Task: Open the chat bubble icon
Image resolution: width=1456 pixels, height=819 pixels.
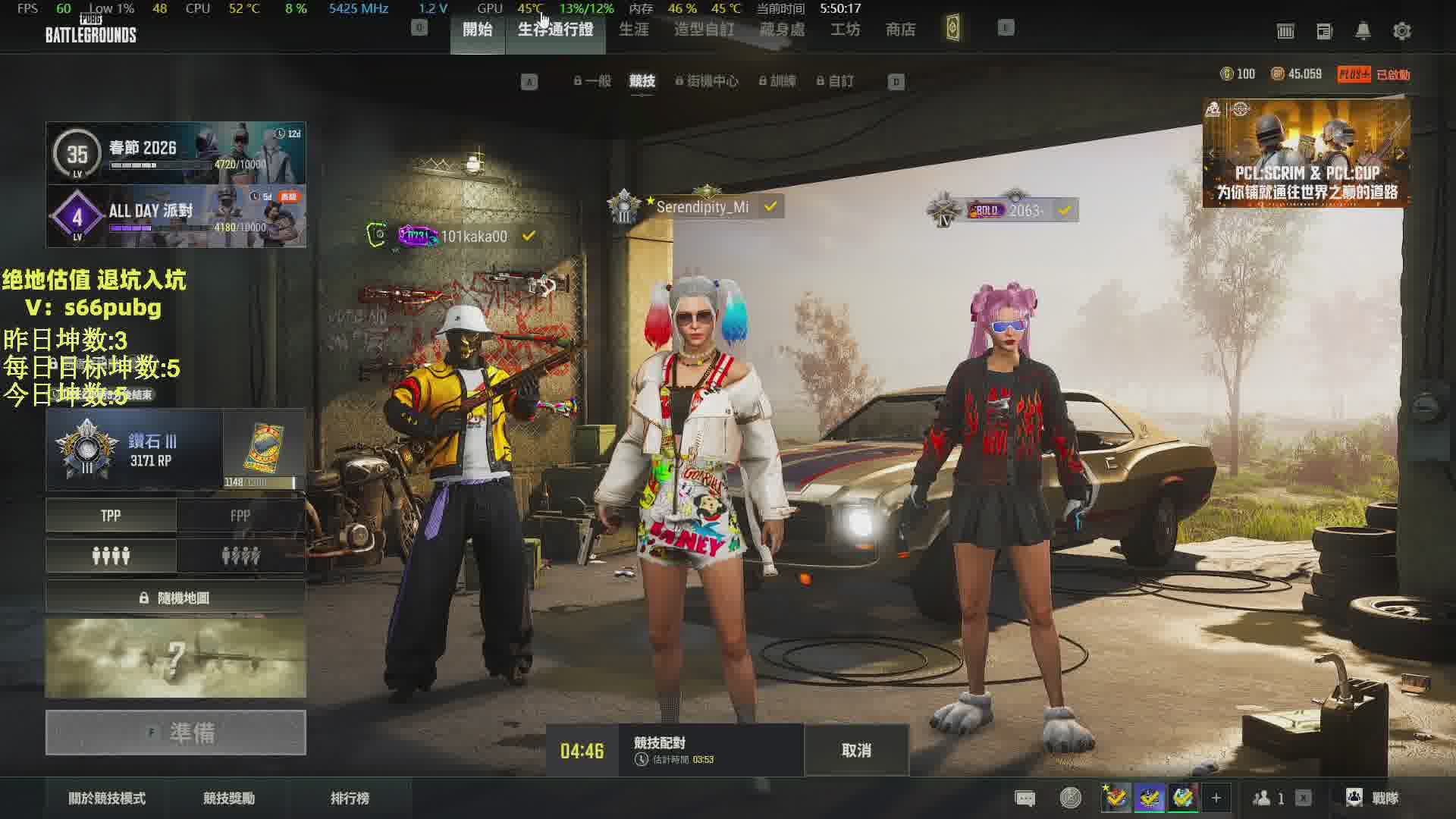Action: (x=1025, y=798)
